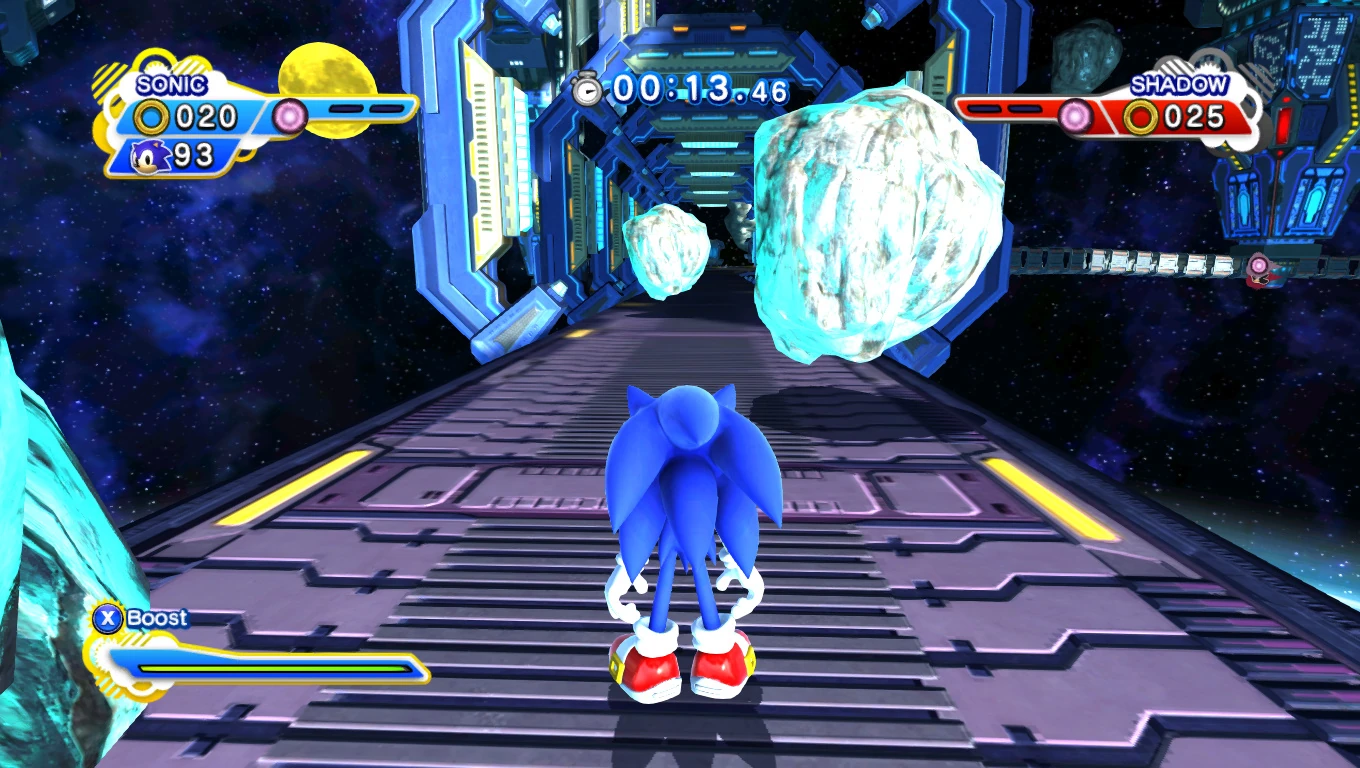Click the stopwatch icon beside the timer

(x=588, y=89)
